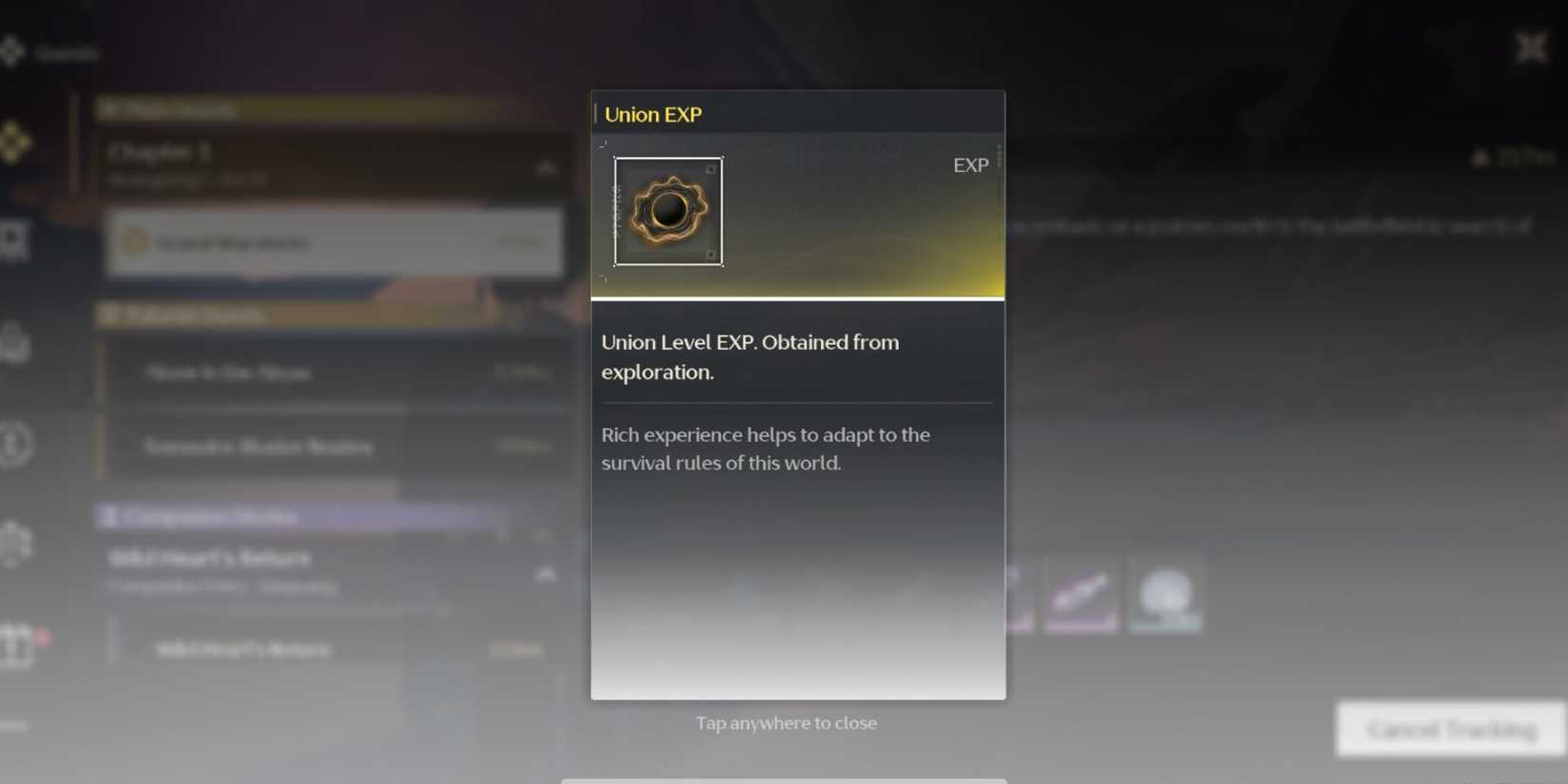Screen dimensions: 1568x784
Task: Click Tap anywhere to close text
Action: coord(786,722)
